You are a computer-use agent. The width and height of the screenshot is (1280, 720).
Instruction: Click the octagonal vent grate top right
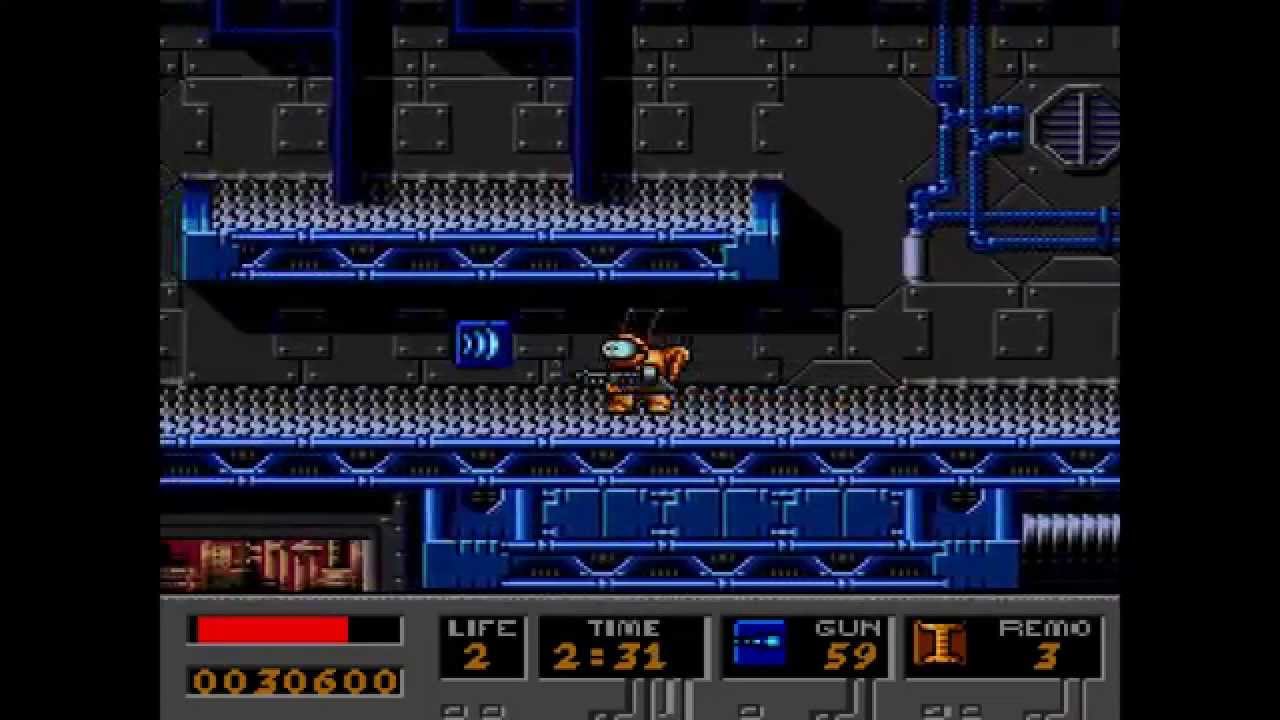[1078, 130]
